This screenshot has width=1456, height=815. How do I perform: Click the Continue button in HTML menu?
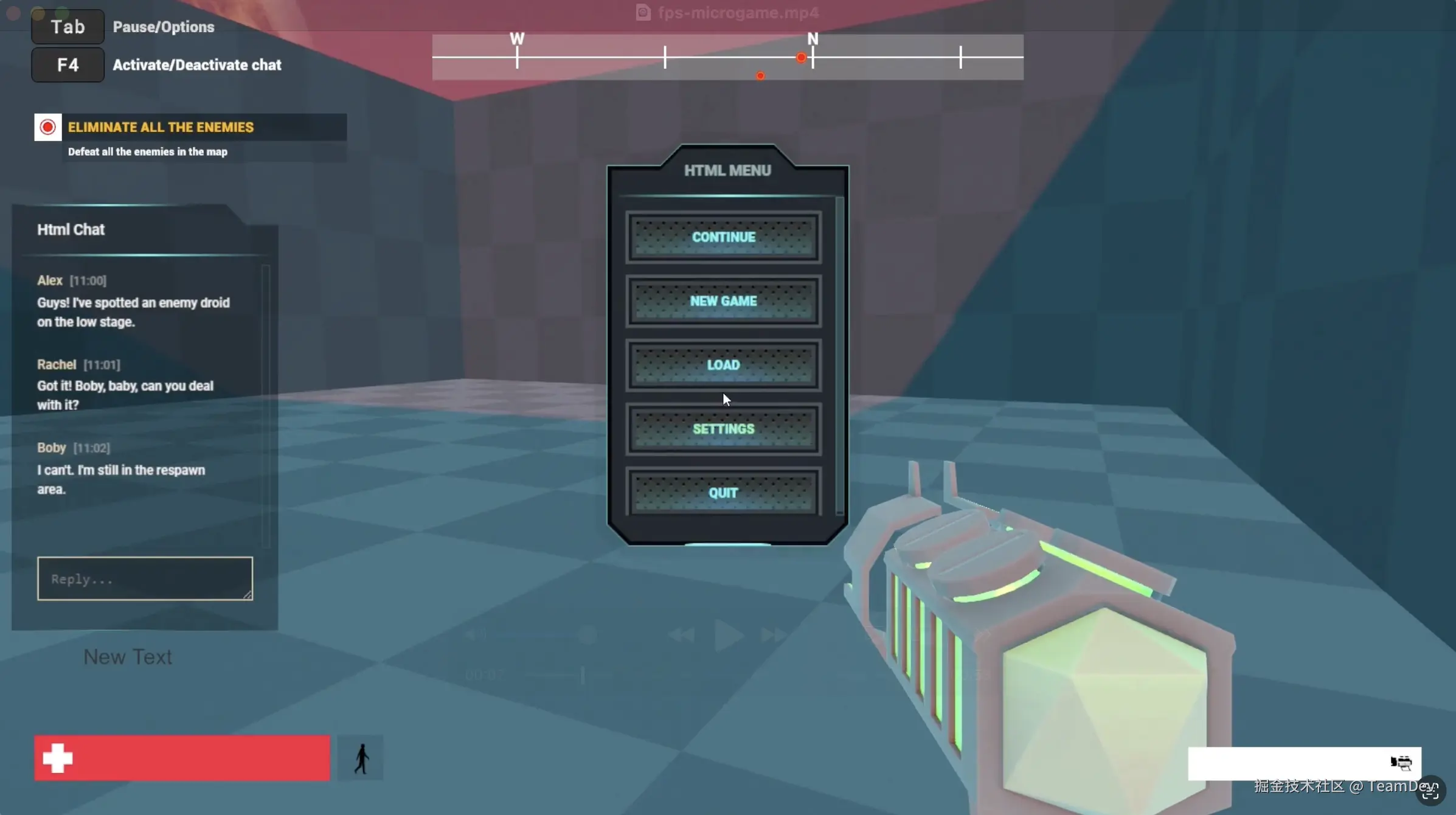point(723,237)
